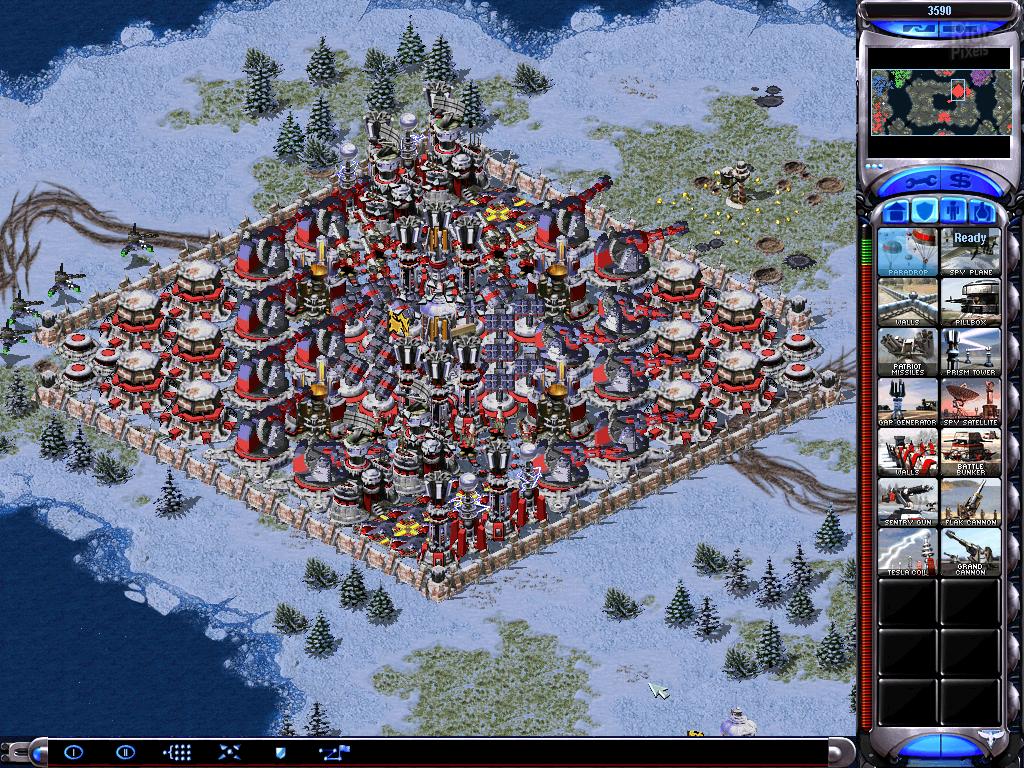Build a Pillbox defense
This screenshot has width=1024, height=768.
tap(970, 301)
